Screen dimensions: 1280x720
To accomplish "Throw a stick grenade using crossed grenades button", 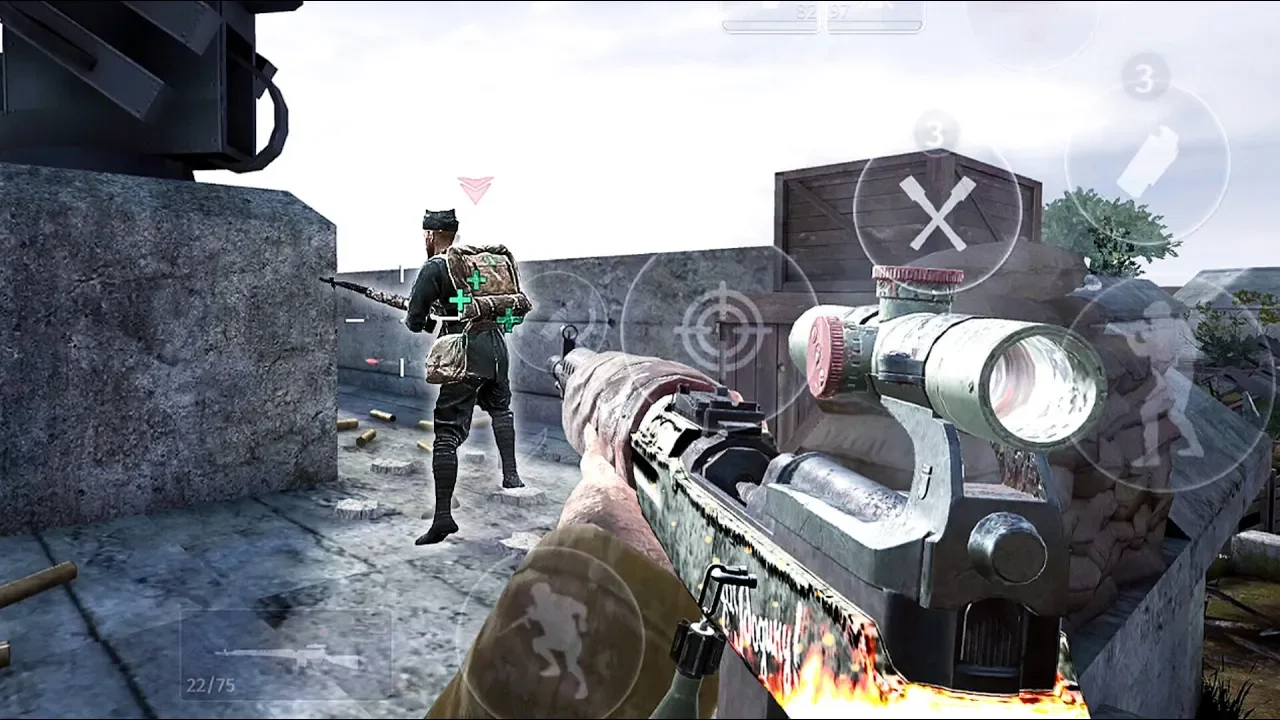I will [x=936, y=212].
